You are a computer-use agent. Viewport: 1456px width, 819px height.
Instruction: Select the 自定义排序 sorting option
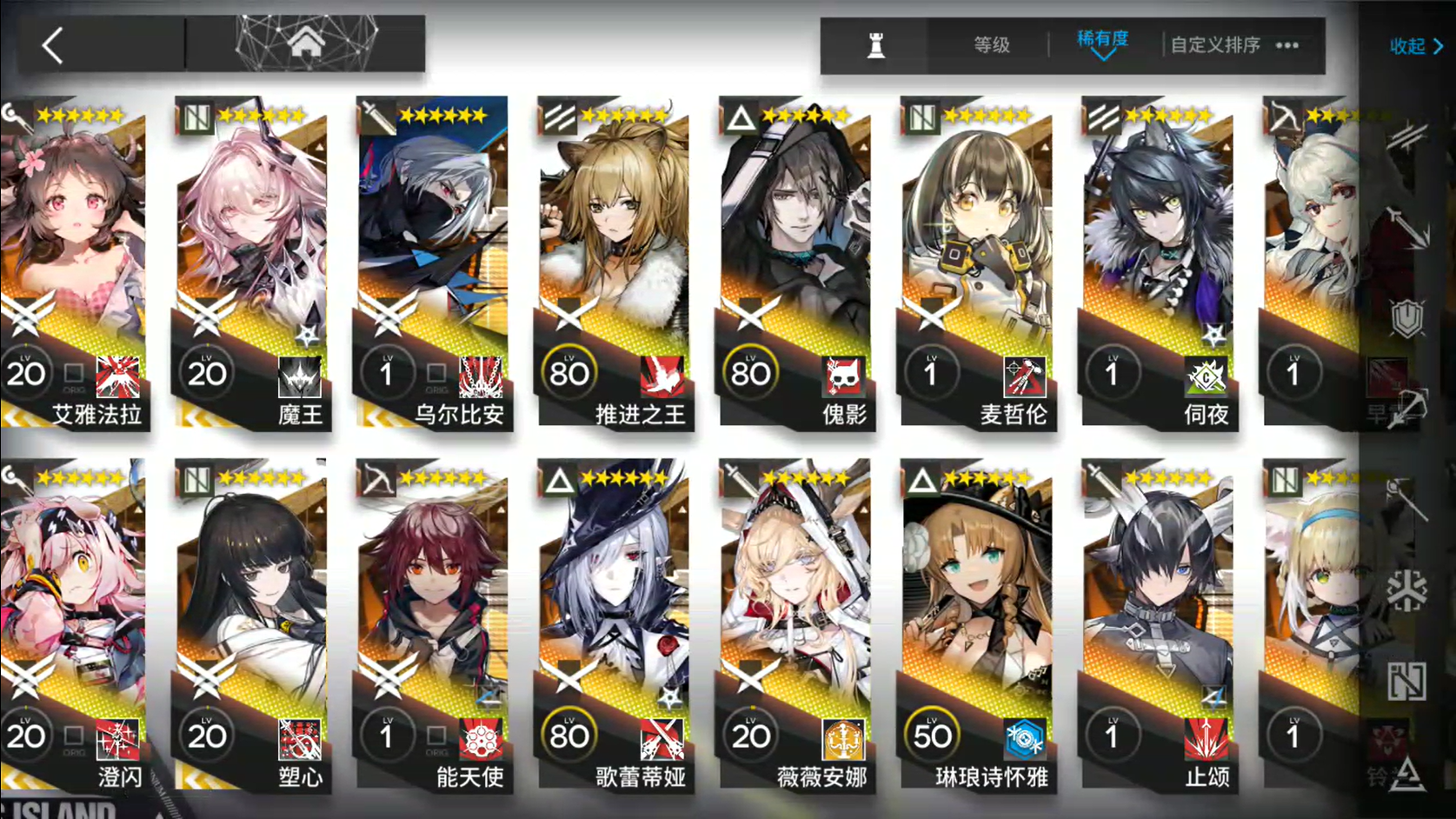point(1216,43)
